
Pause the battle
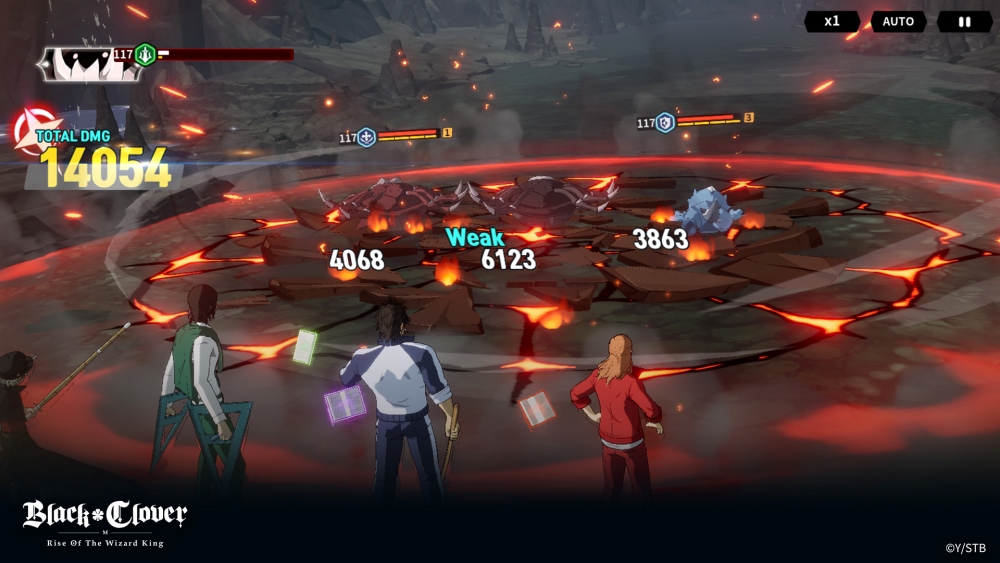964,21
